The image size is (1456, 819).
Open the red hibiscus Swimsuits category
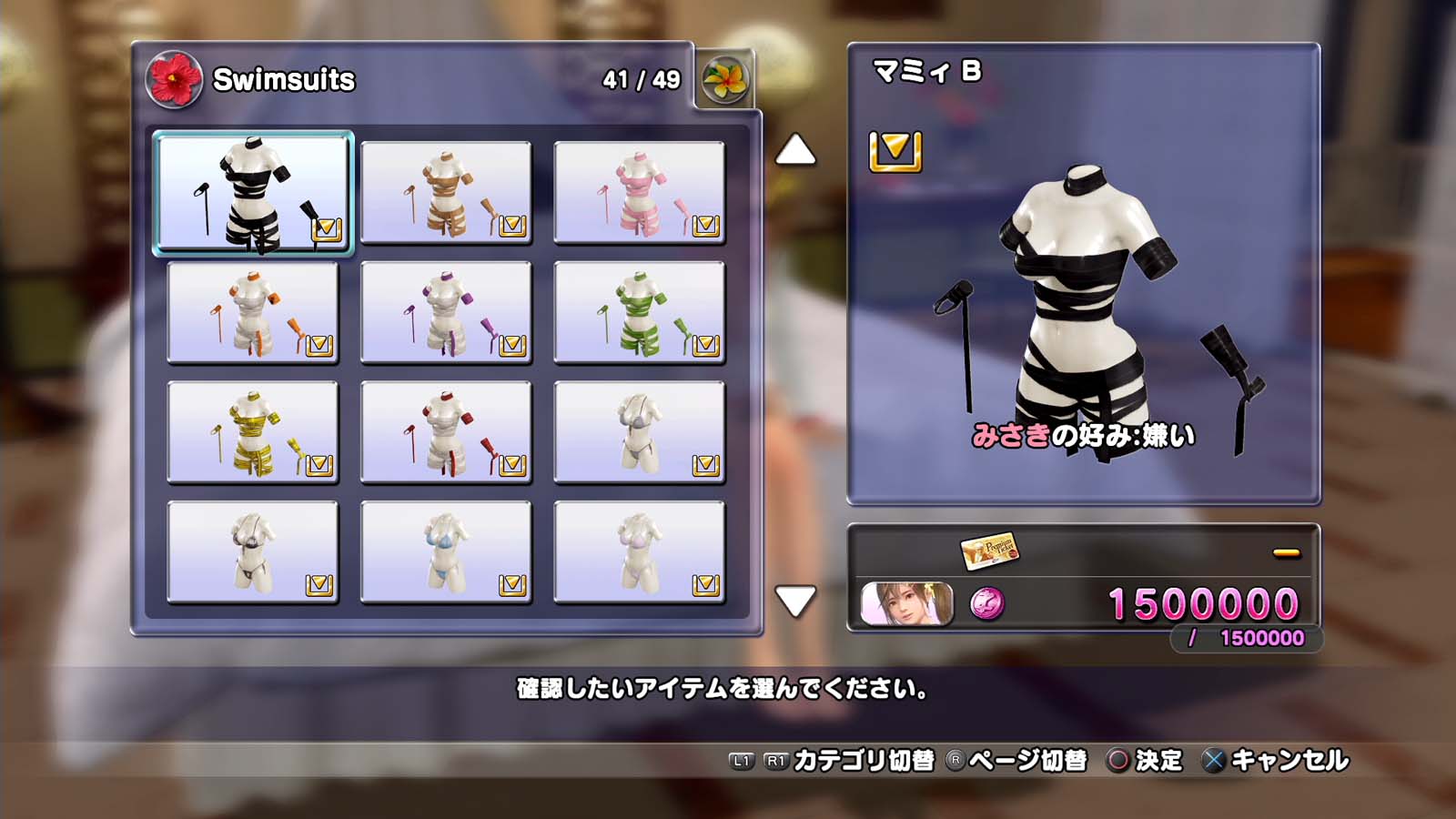[174, 79]
